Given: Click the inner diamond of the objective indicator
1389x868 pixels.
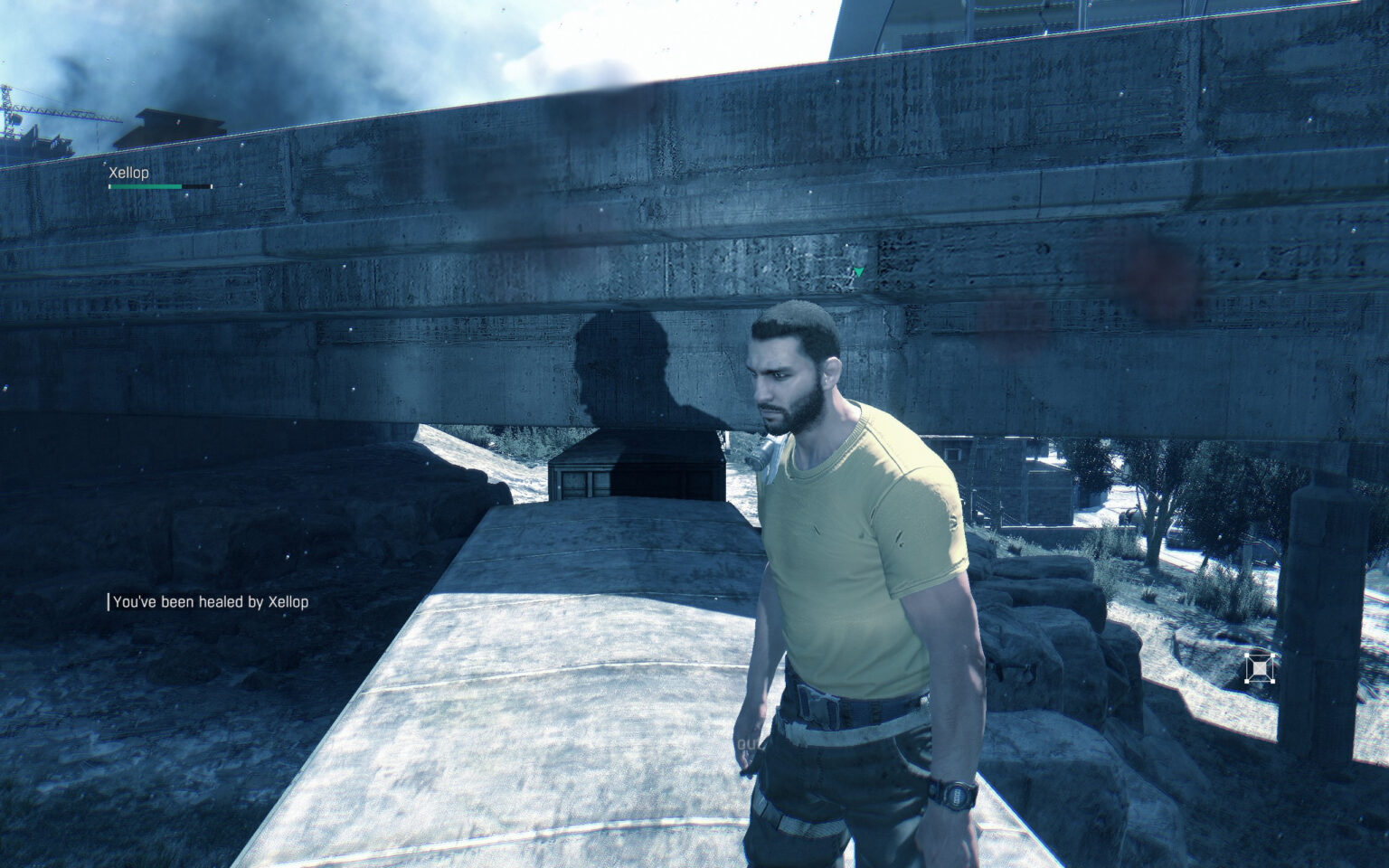Looking at the screenshot, I should (1260, 667).
